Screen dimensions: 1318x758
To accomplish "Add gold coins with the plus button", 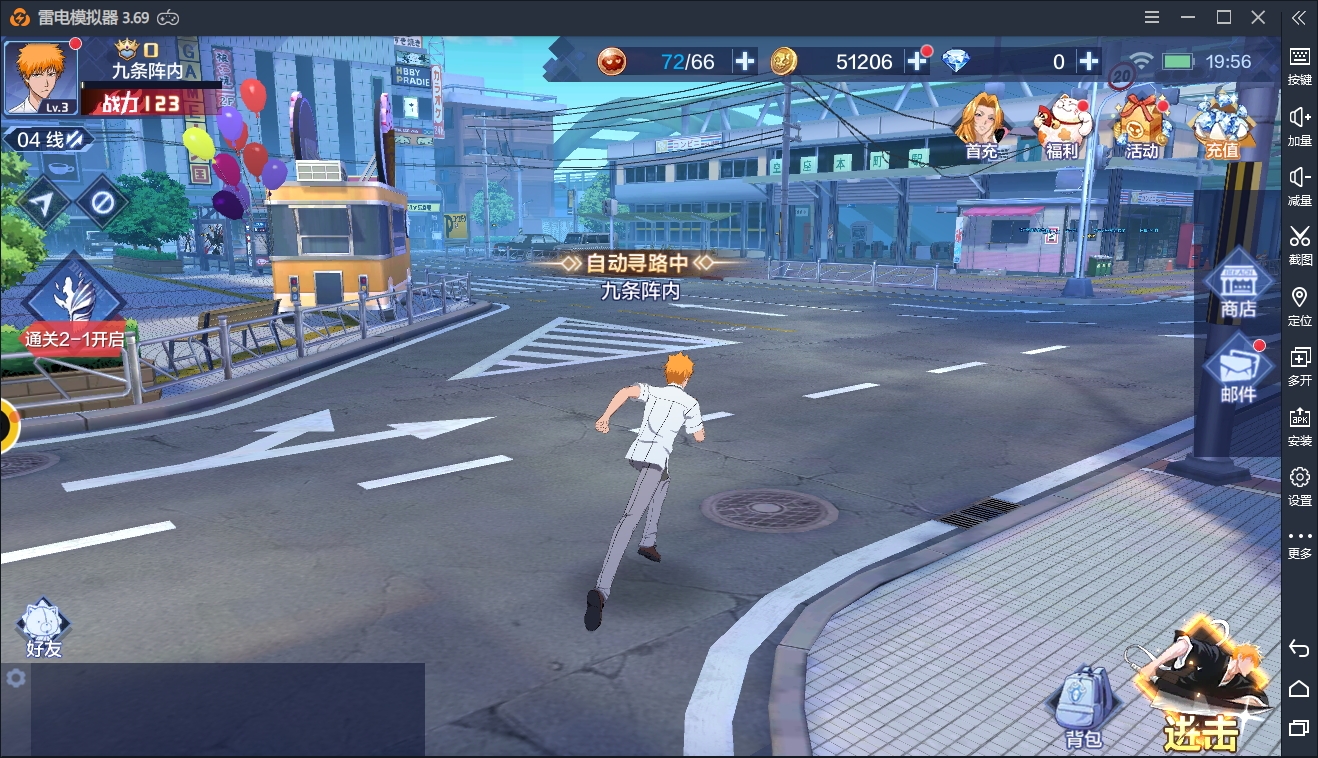I will click(x=917, y=61).
